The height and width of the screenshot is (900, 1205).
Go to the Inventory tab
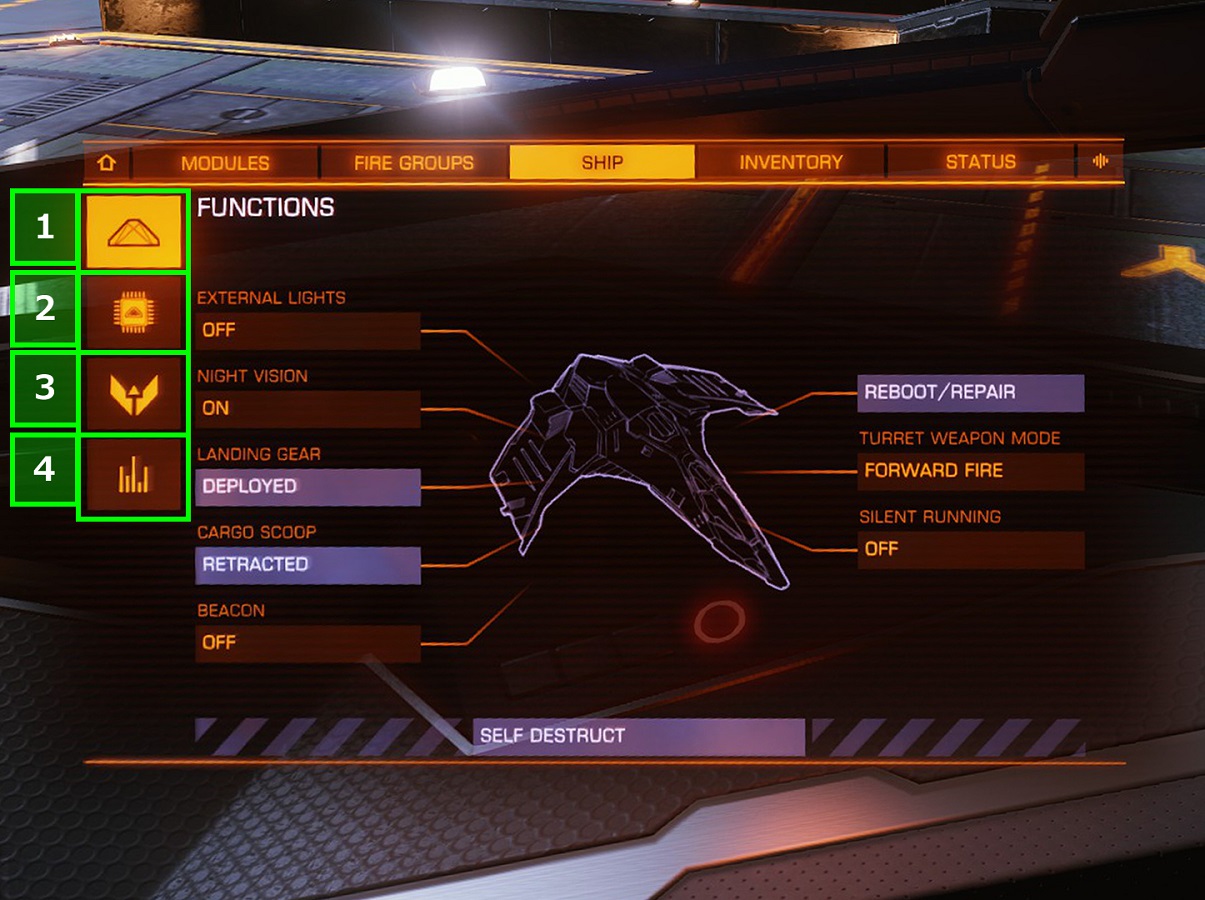[x=790, y=162]
